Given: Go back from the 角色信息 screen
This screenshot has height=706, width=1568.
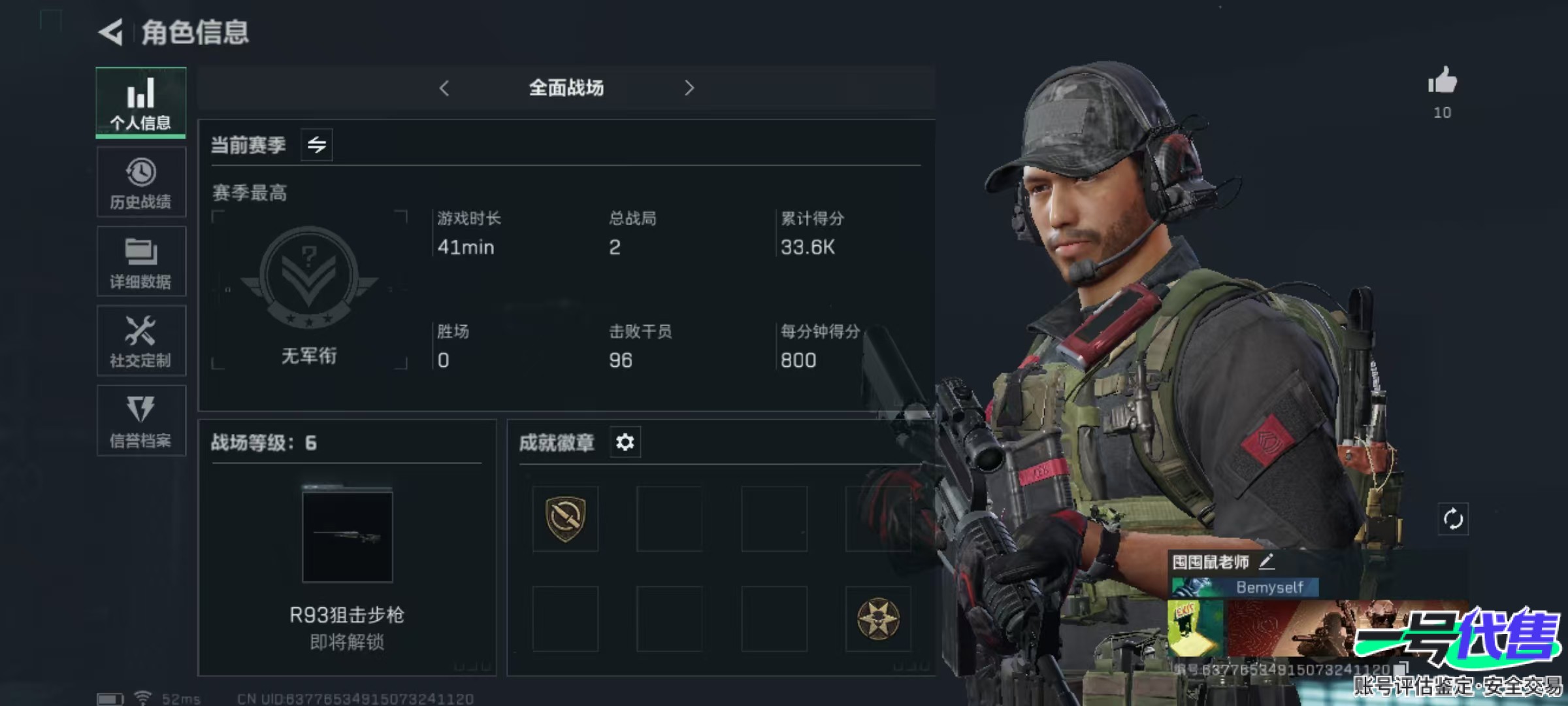Looking at the screenshot, I should (111, 33).
